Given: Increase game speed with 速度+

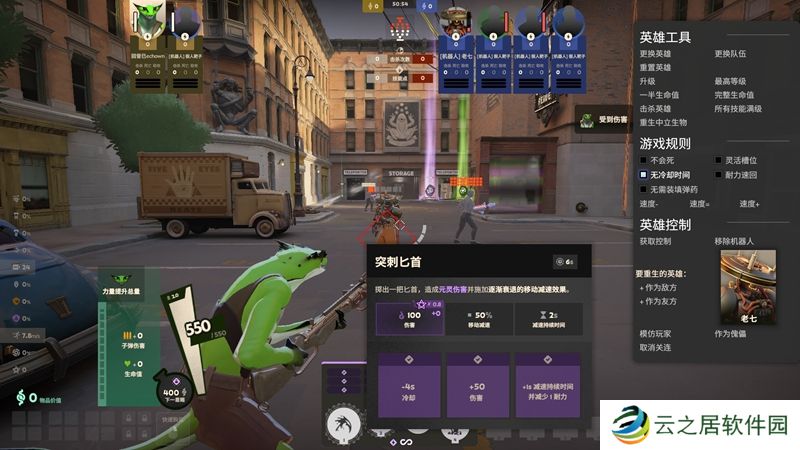Looking at the screenshot, I should pyautogui.click(x=750, y=204).
